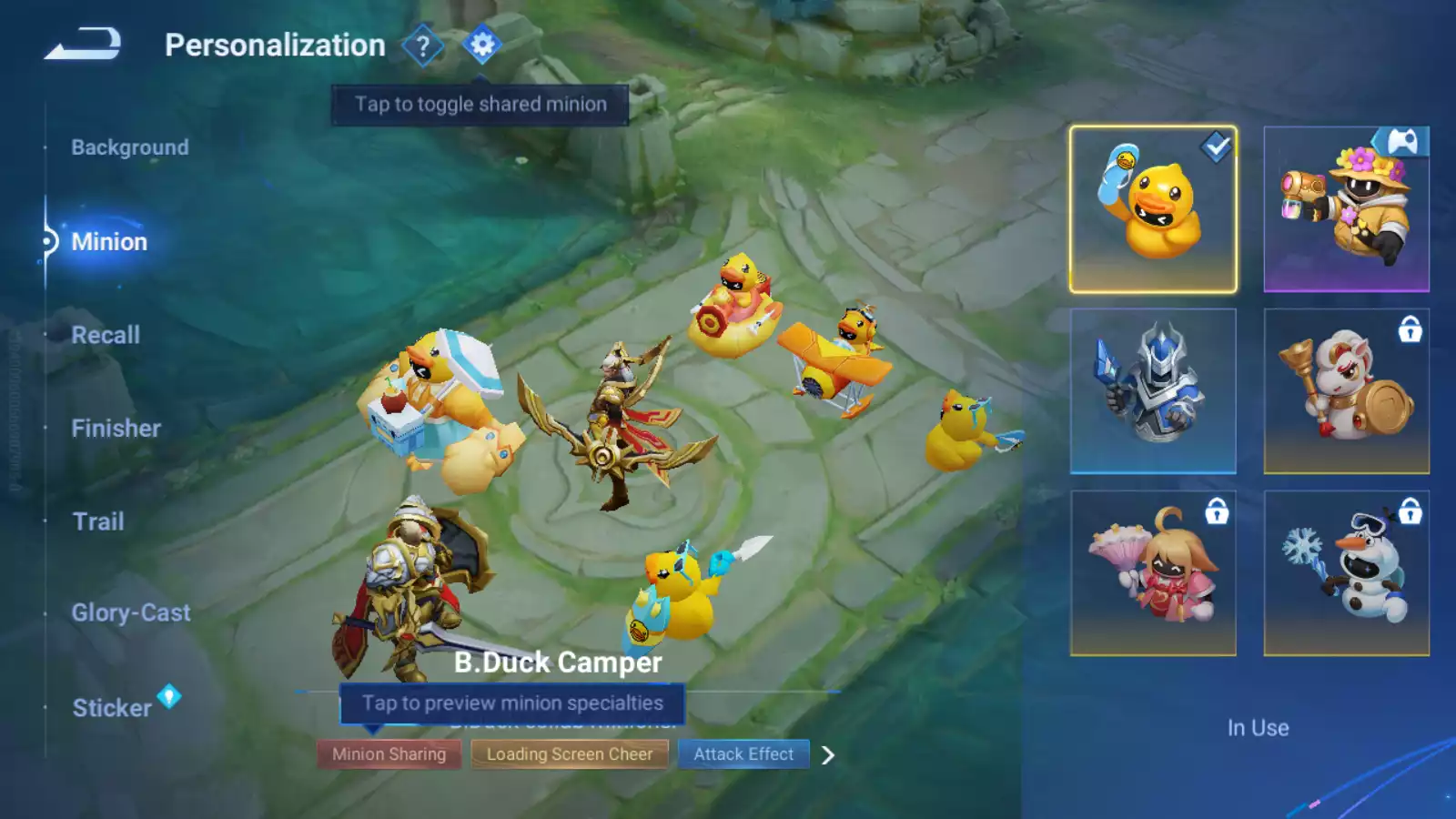Show the Attack Effect specialty
Screen dimensions: 1456x819
point(743,754)
